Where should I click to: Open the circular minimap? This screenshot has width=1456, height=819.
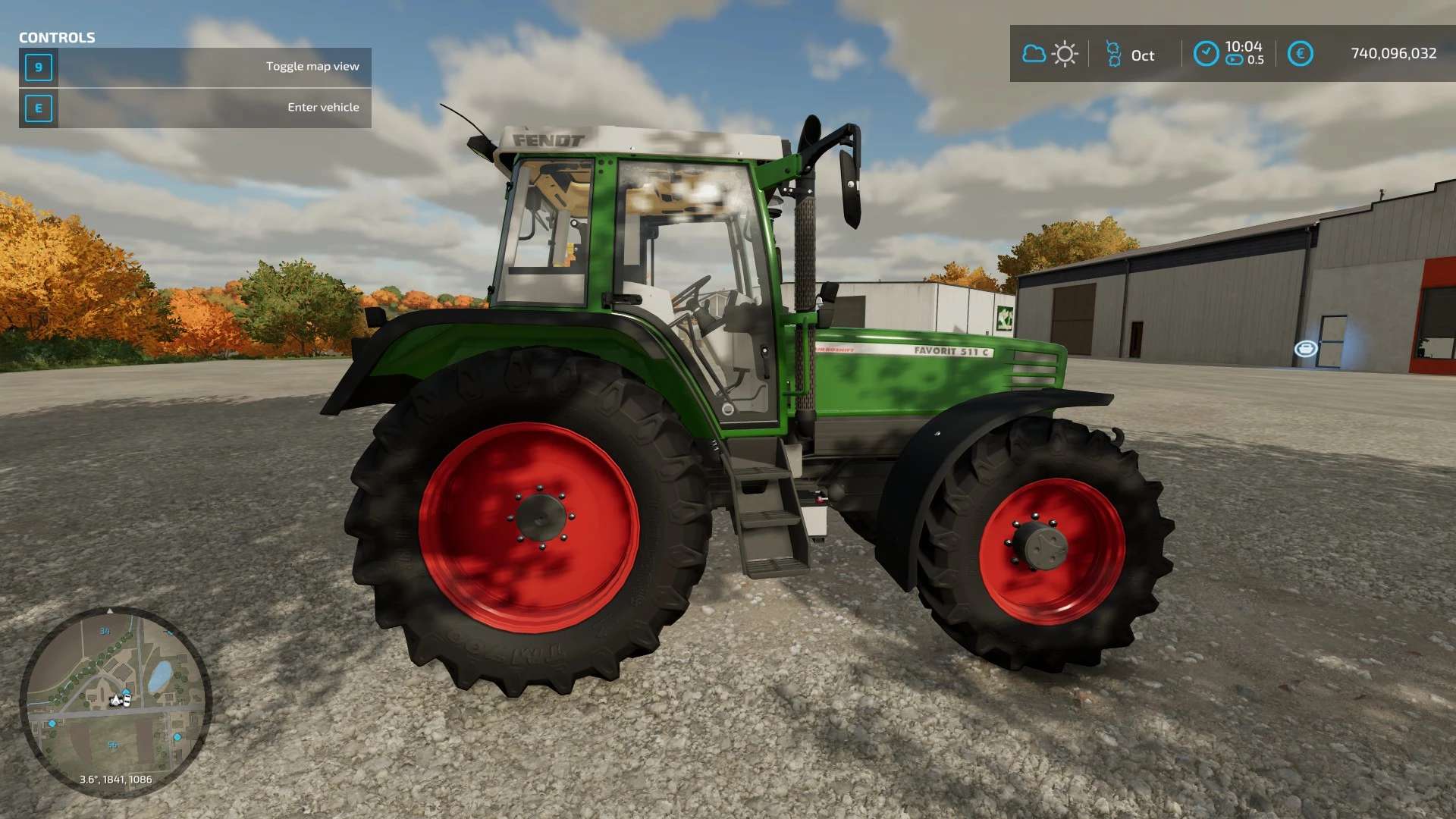point(115,701)
